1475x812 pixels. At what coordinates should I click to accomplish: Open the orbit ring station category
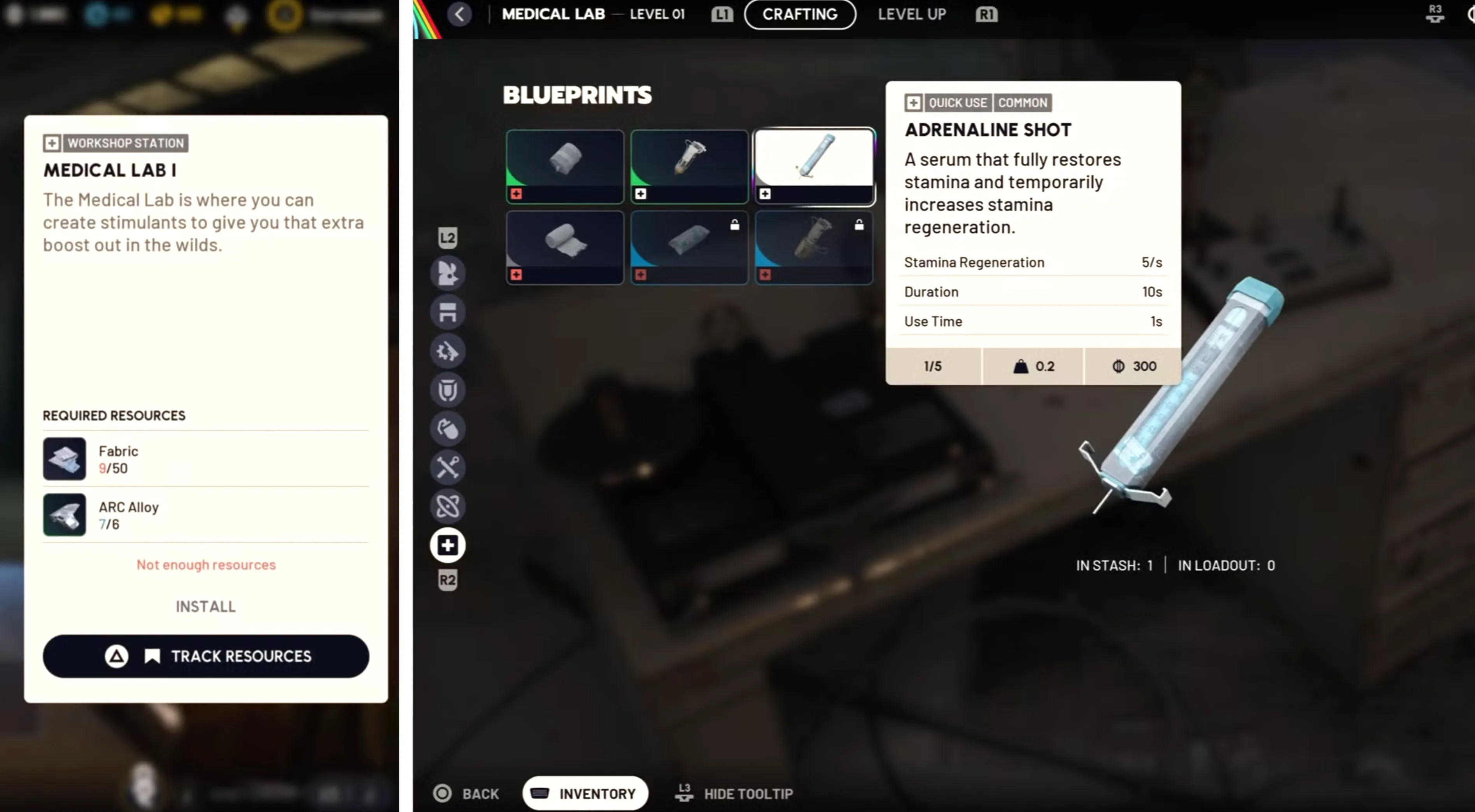point(448,506)
